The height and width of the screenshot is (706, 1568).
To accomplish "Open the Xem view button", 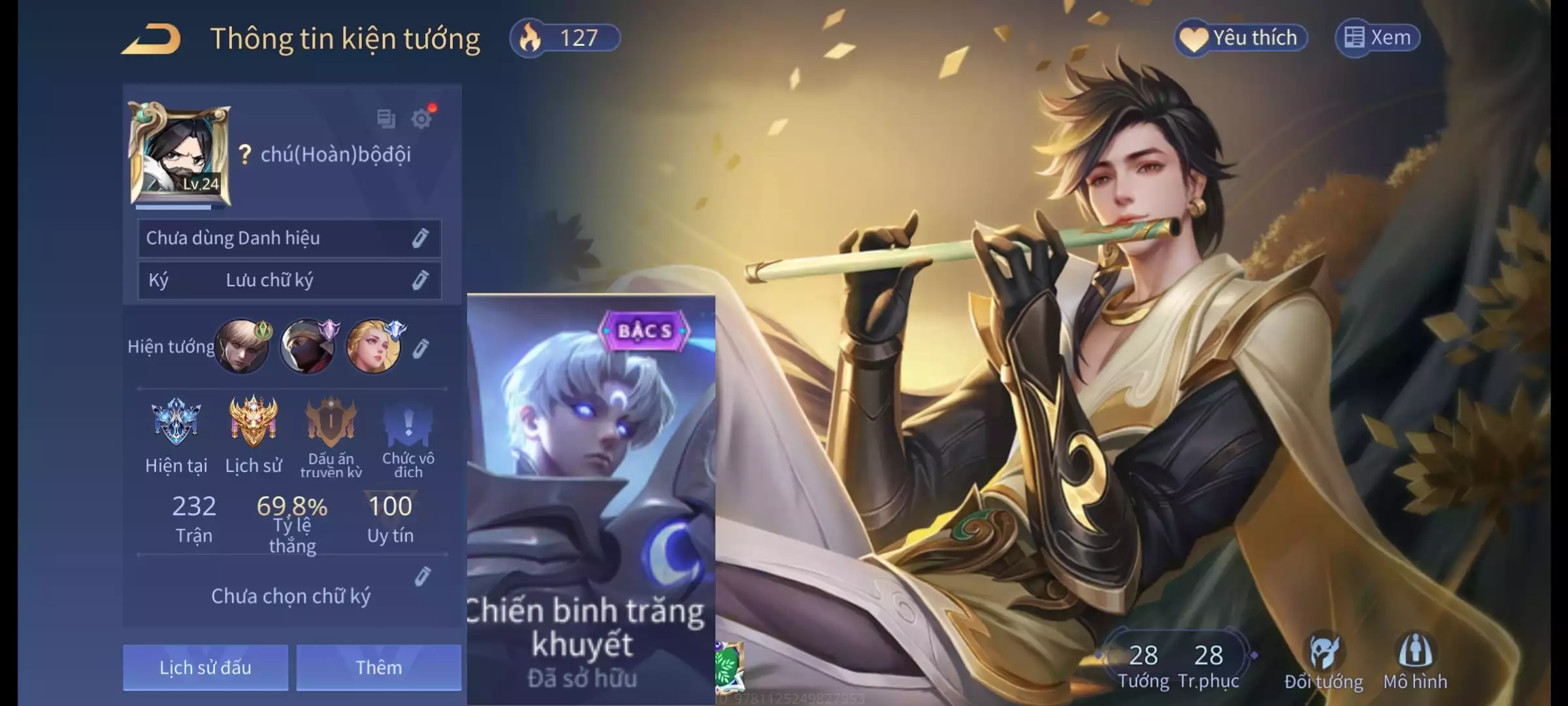I will click(x=1377, y=38).
